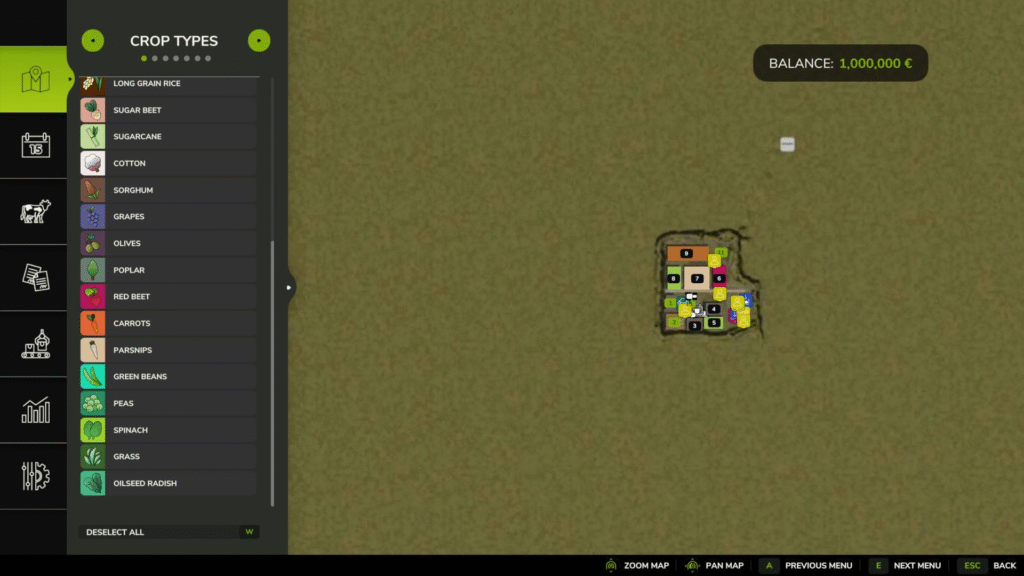Select Red Beet in crop types
Screen dimensions: 1024x576
click(x=168, y=297)
